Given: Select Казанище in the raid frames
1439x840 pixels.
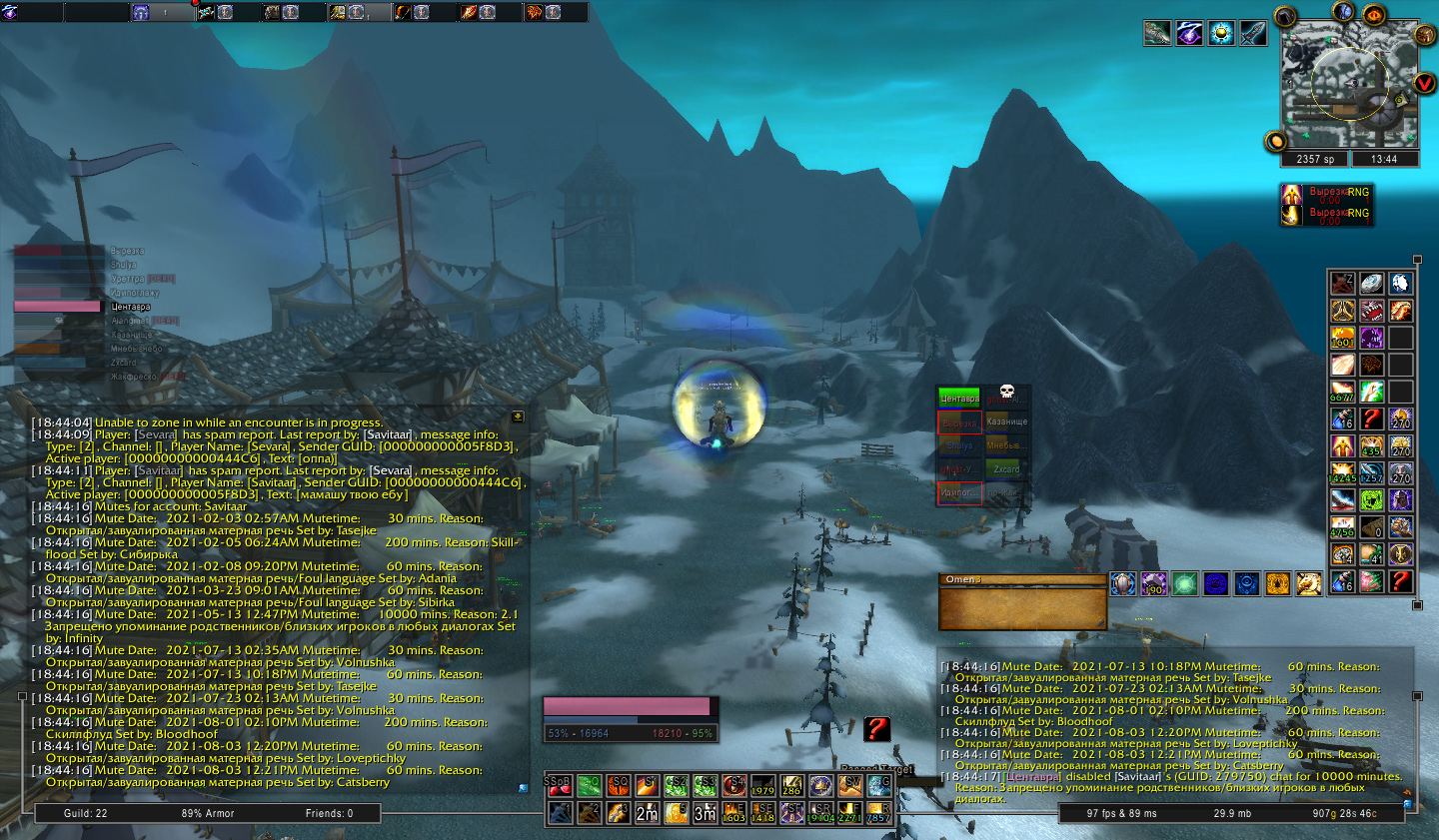Looking at the screenshot, I should (x=1006, y=421).
